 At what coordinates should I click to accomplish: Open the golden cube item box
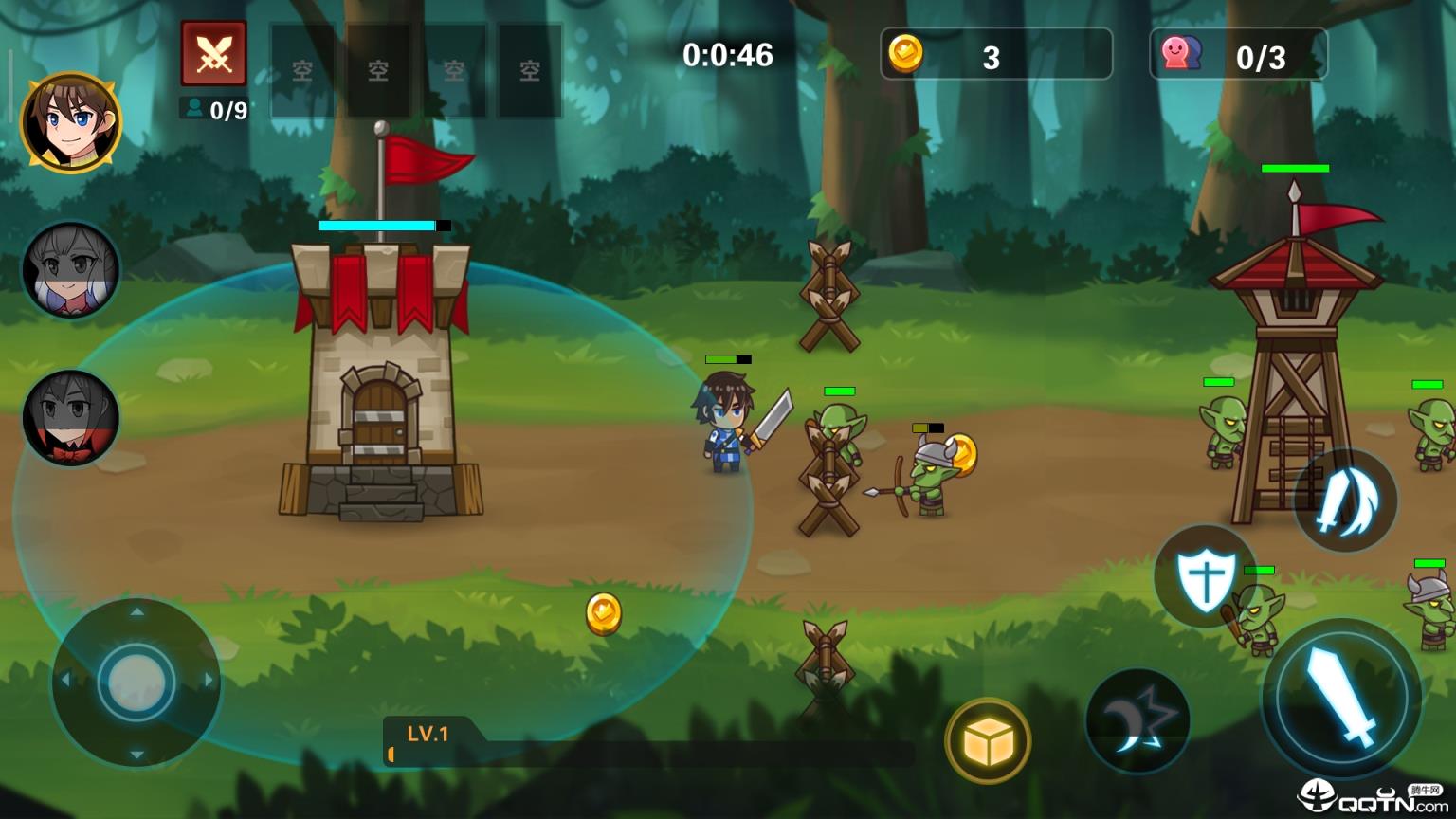click(x=988, y=741)
